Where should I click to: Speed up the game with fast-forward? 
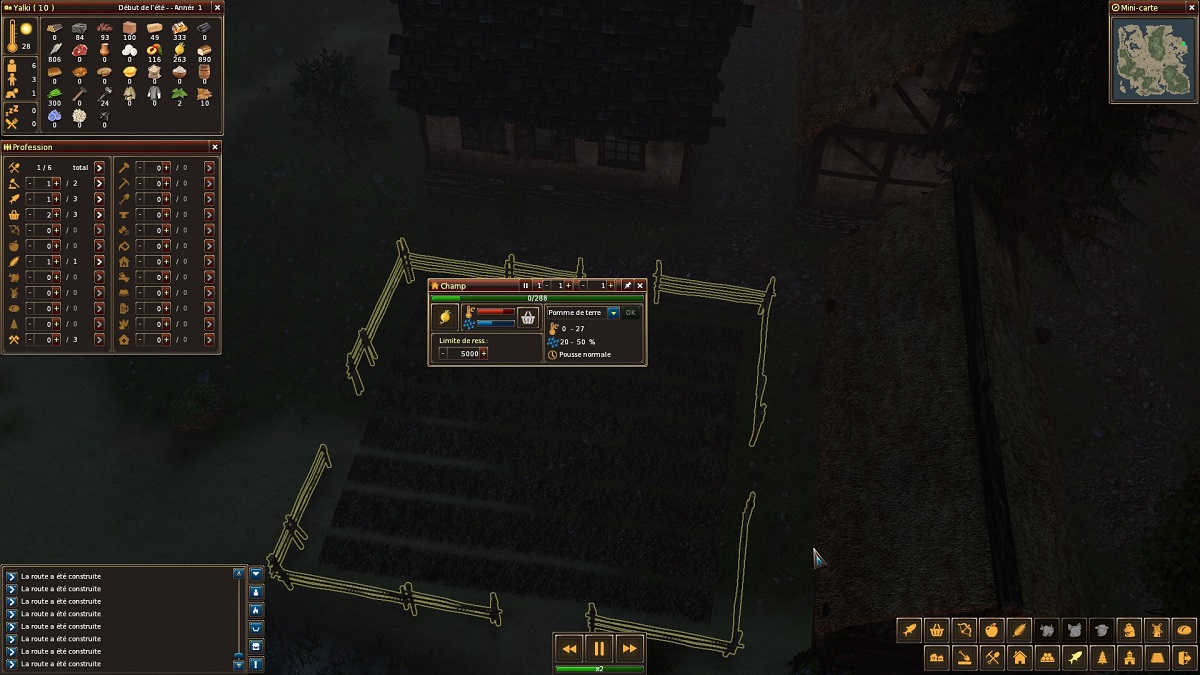coord(629,649)
